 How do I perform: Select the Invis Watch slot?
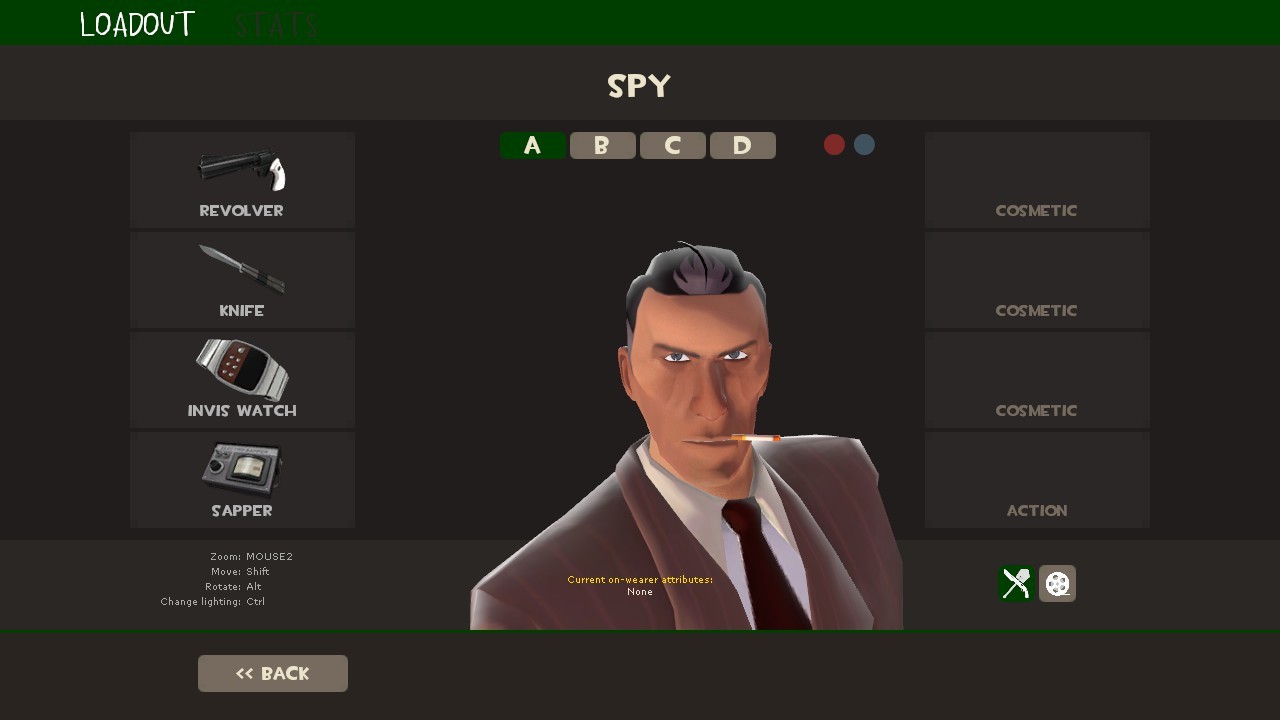[241, 380]
